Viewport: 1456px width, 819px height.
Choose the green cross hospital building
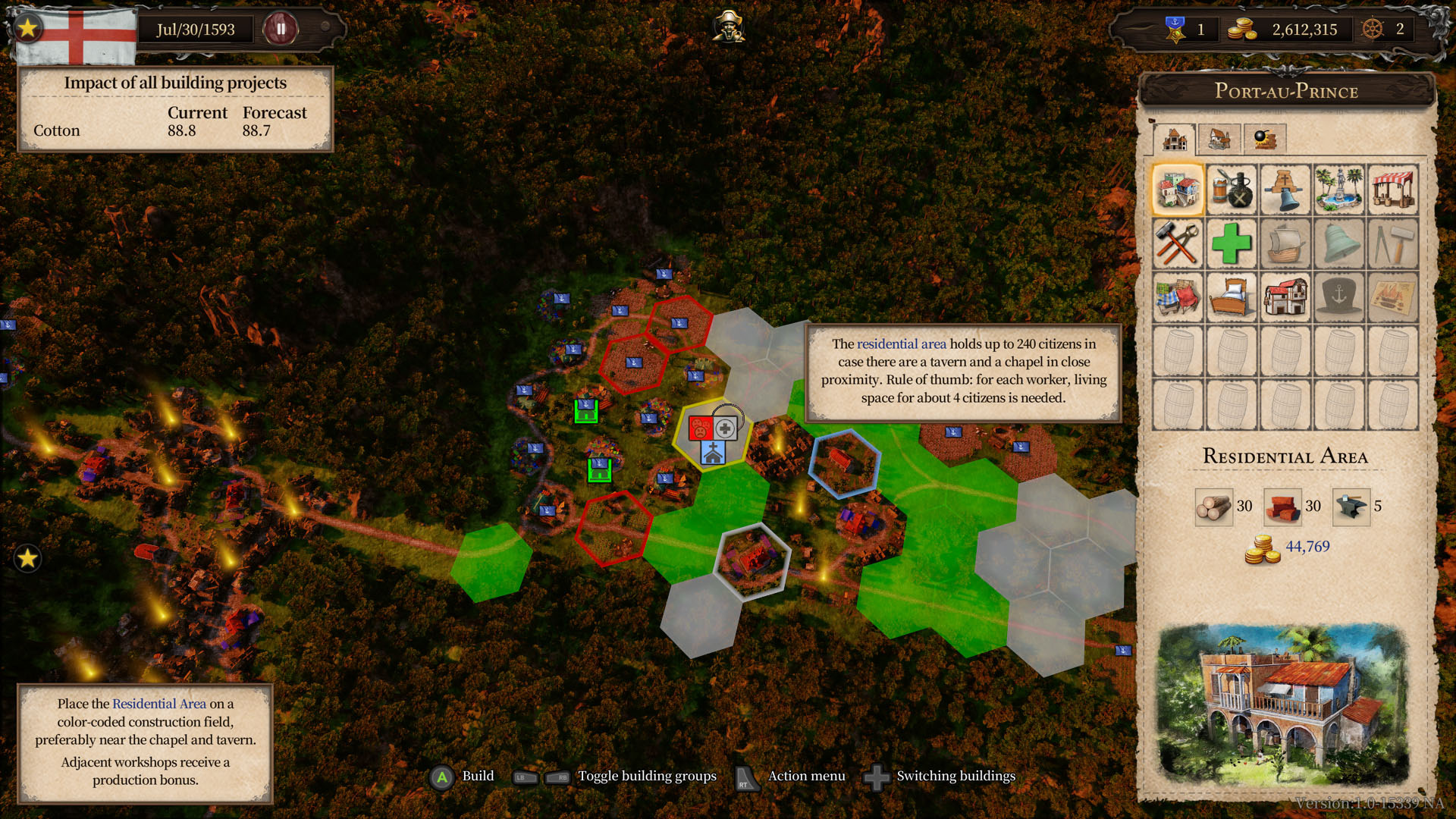1232,243
